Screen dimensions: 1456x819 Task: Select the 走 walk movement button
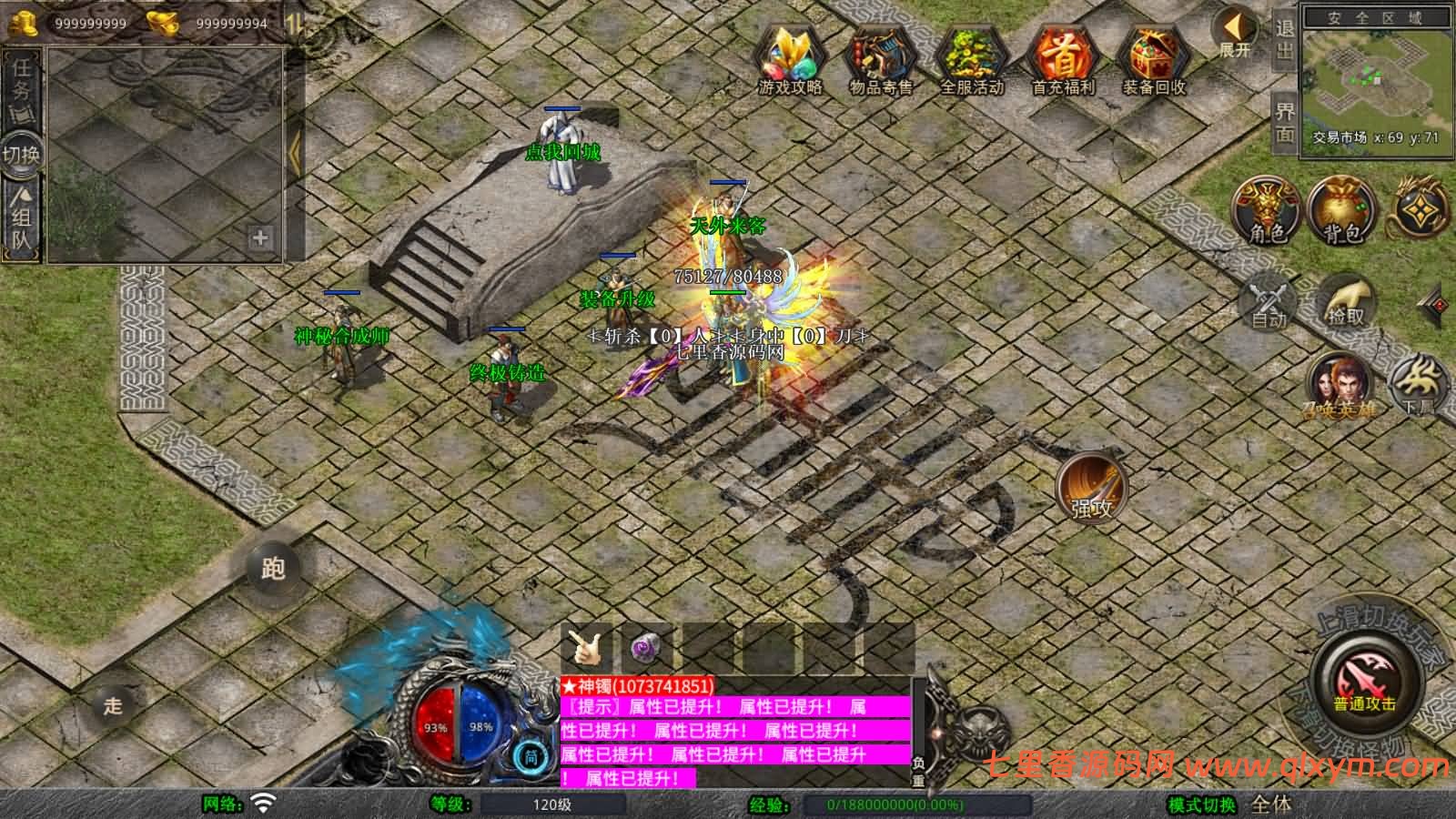pos(113,705)
